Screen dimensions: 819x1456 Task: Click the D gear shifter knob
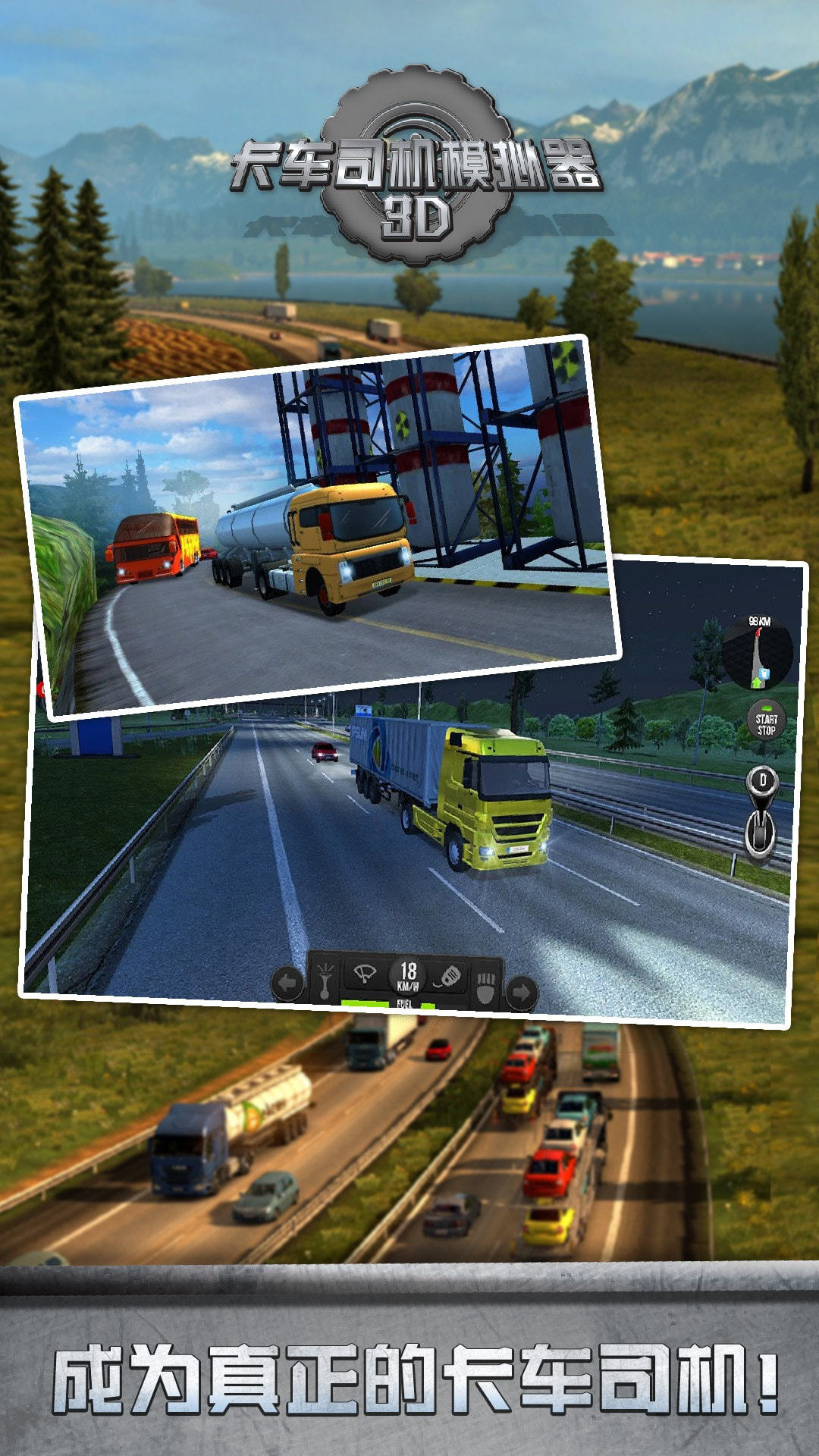[762, 781]
